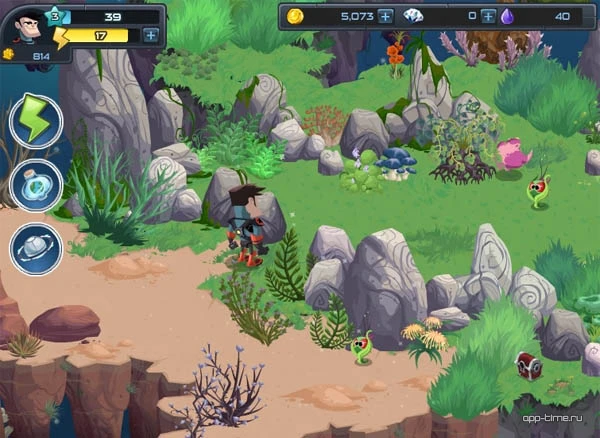Tap the purple crystal currency icon
This screenshot has width=600, height=438.
(x=508, y=16)
